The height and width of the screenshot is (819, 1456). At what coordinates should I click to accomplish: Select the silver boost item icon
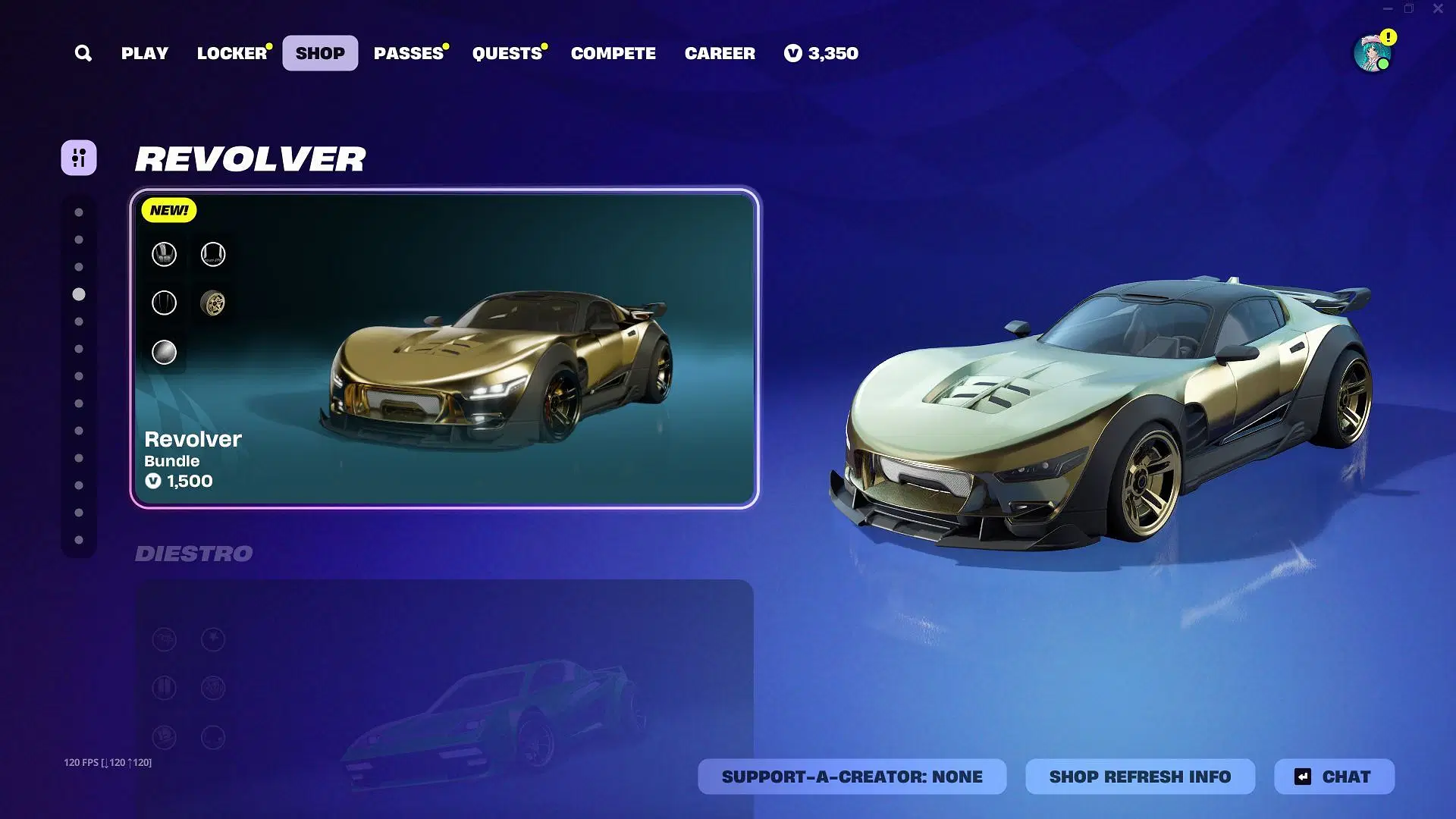(163, 353)
